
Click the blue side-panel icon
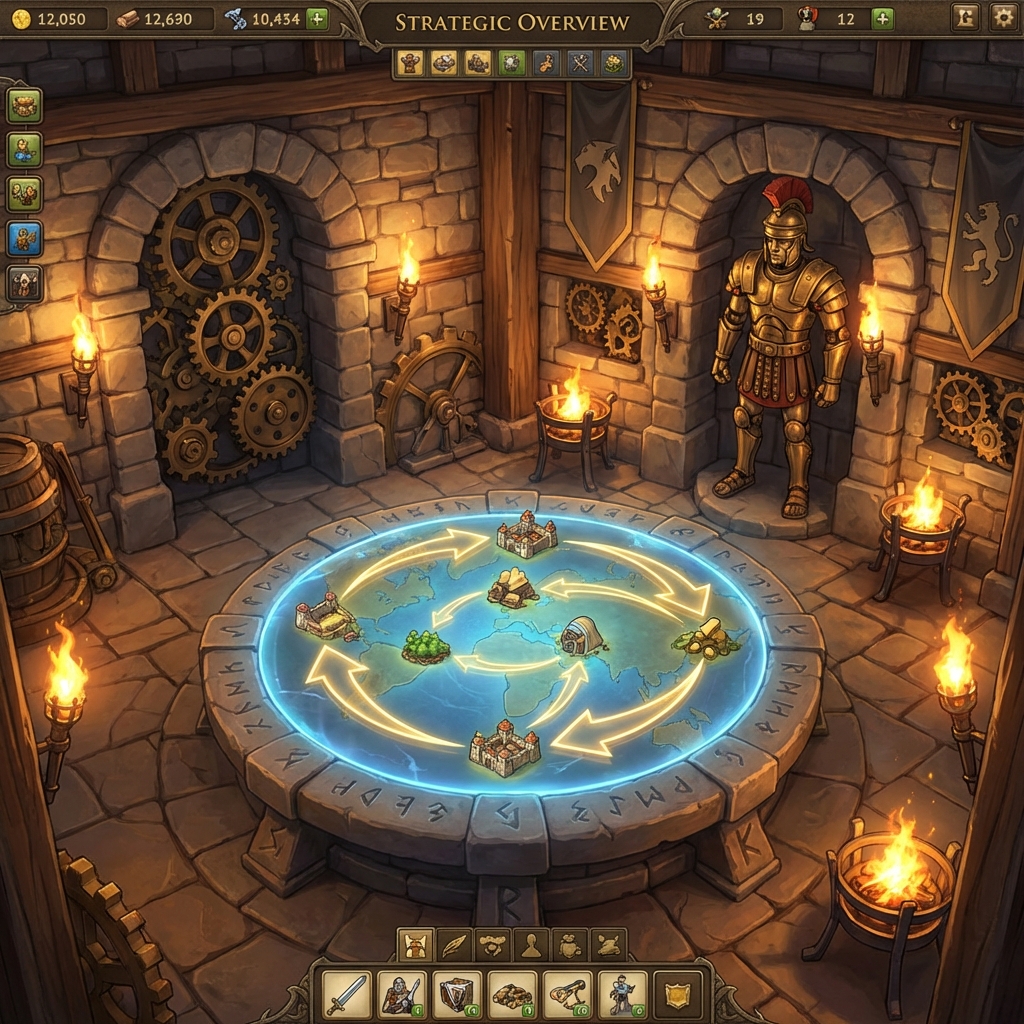24,238
